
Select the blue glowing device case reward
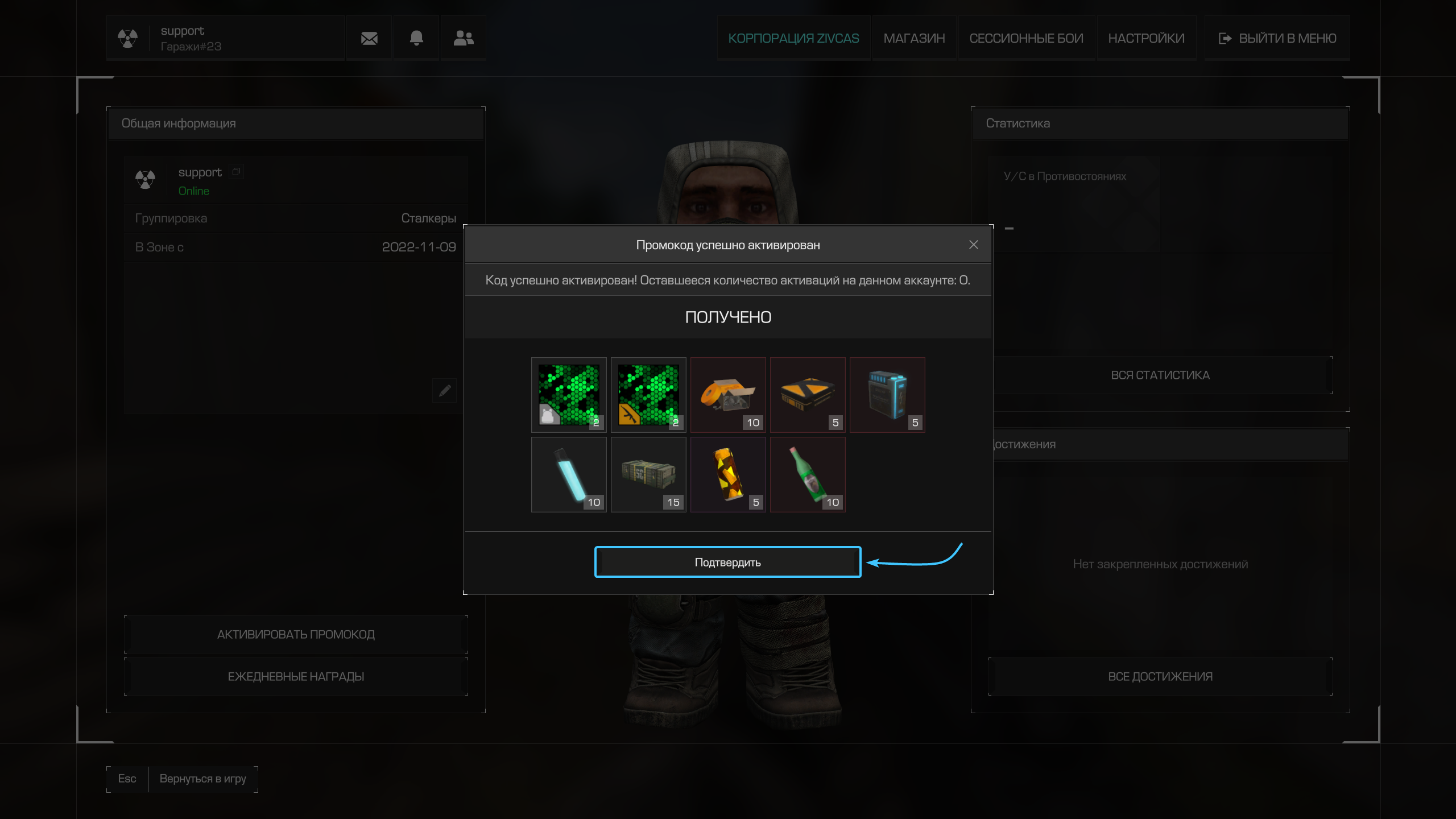[887, 395]
